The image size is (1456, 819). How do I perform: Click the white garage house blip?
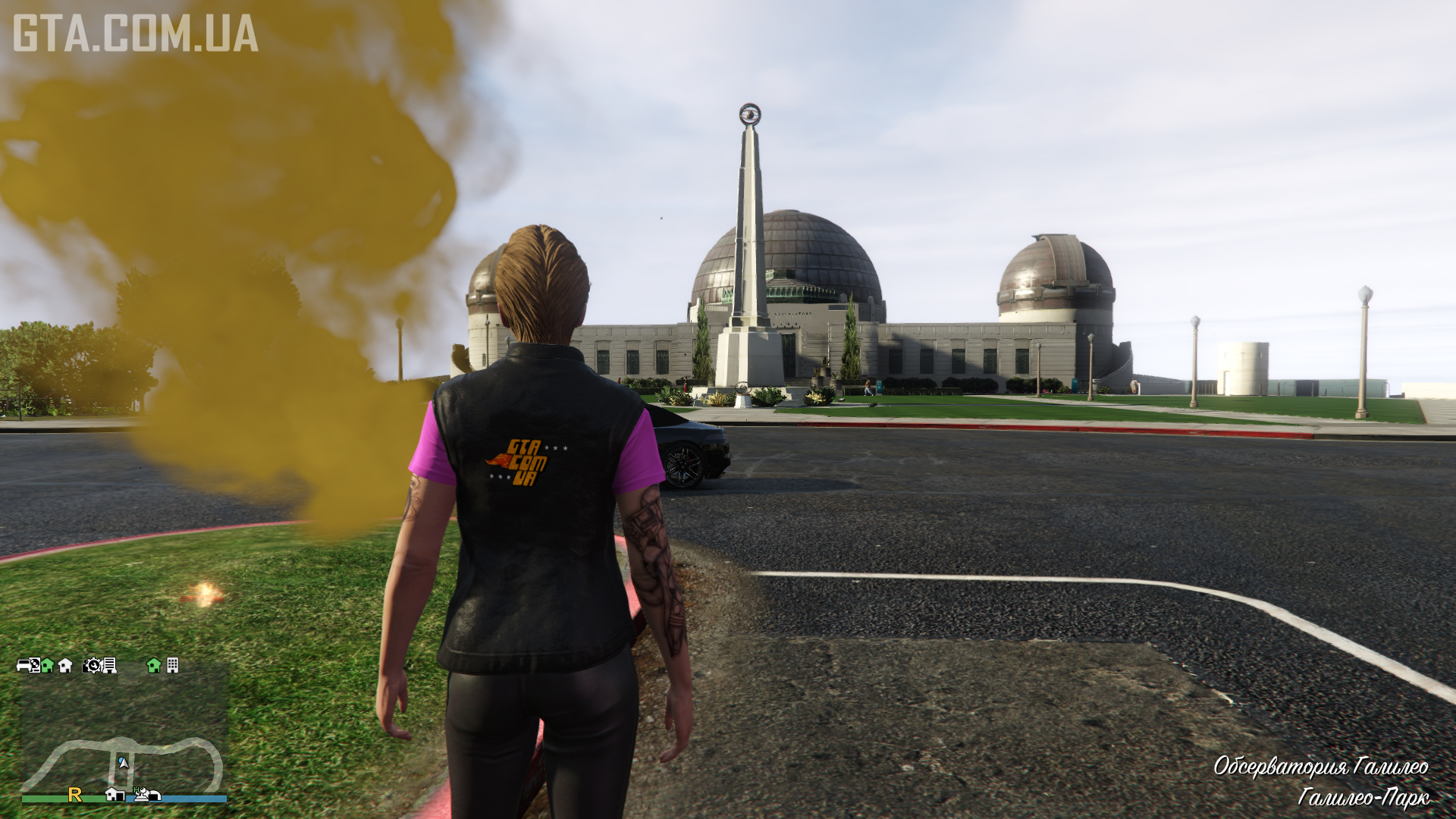pos(115,794)
